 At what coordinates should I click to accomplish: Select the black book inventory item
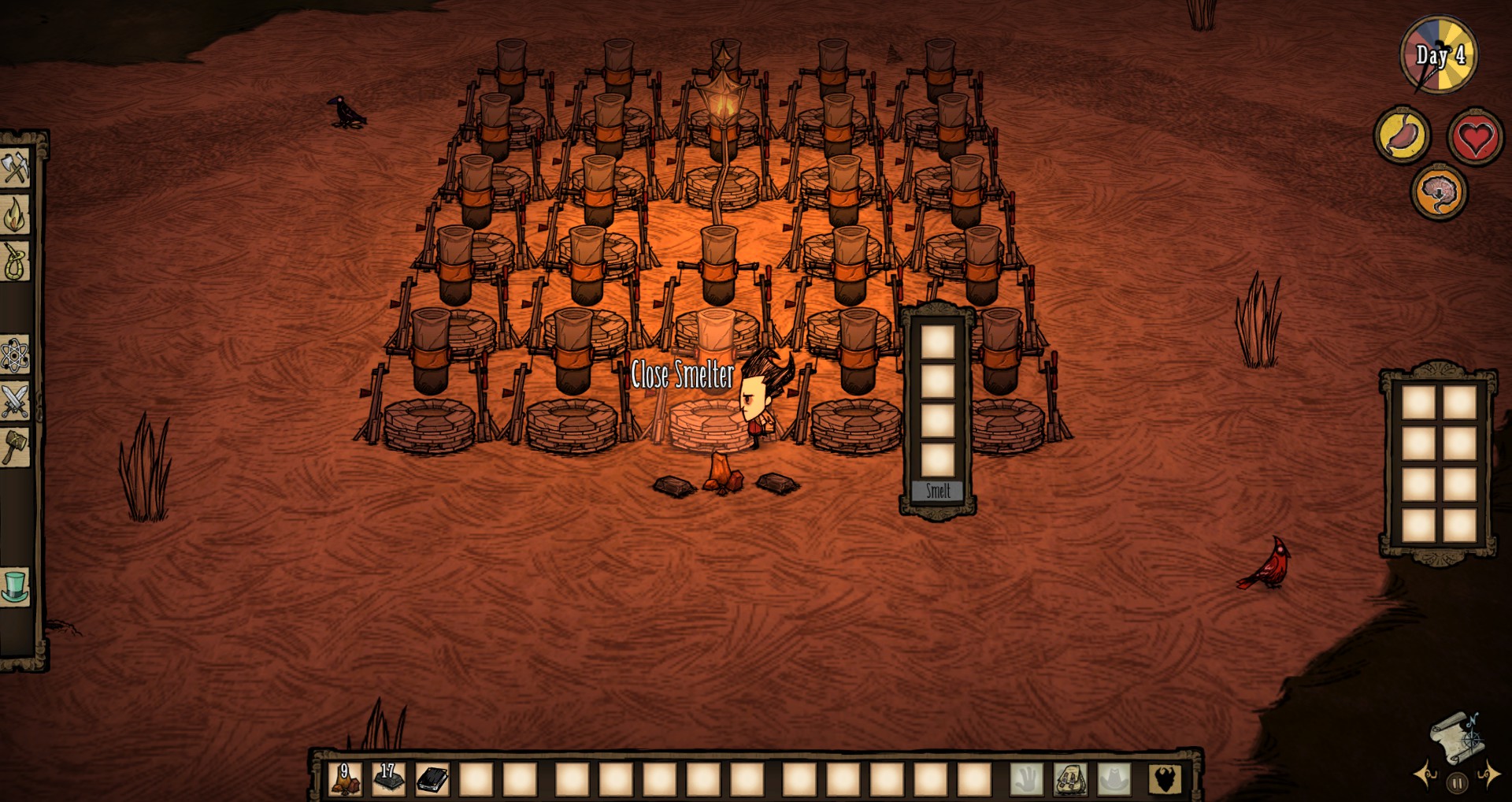pyautogui.click(x=432, y=779)
